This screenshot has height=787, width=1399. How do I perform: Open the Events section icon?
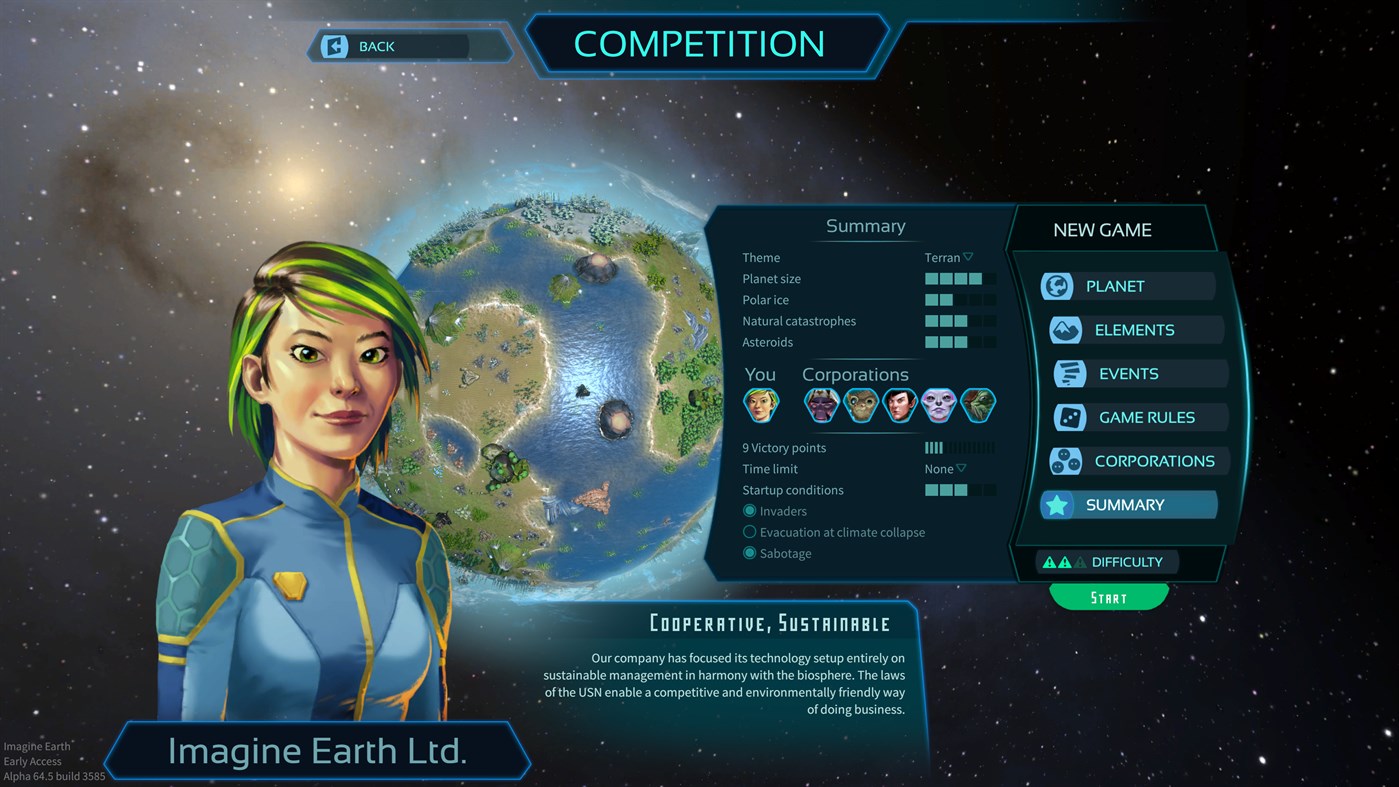[1066, 373]
